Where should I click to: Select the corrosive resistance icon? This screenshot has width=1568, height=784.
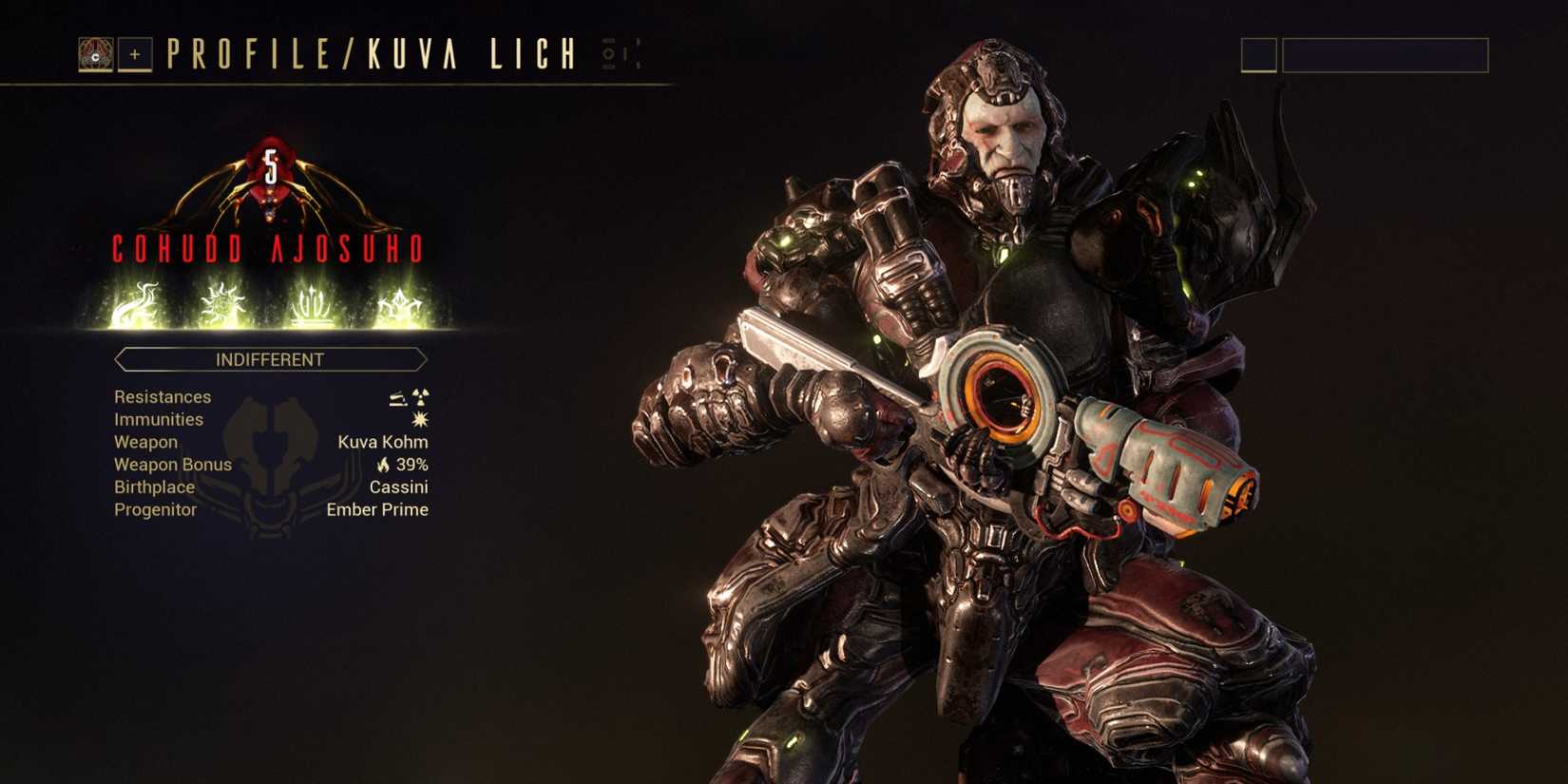397,399
